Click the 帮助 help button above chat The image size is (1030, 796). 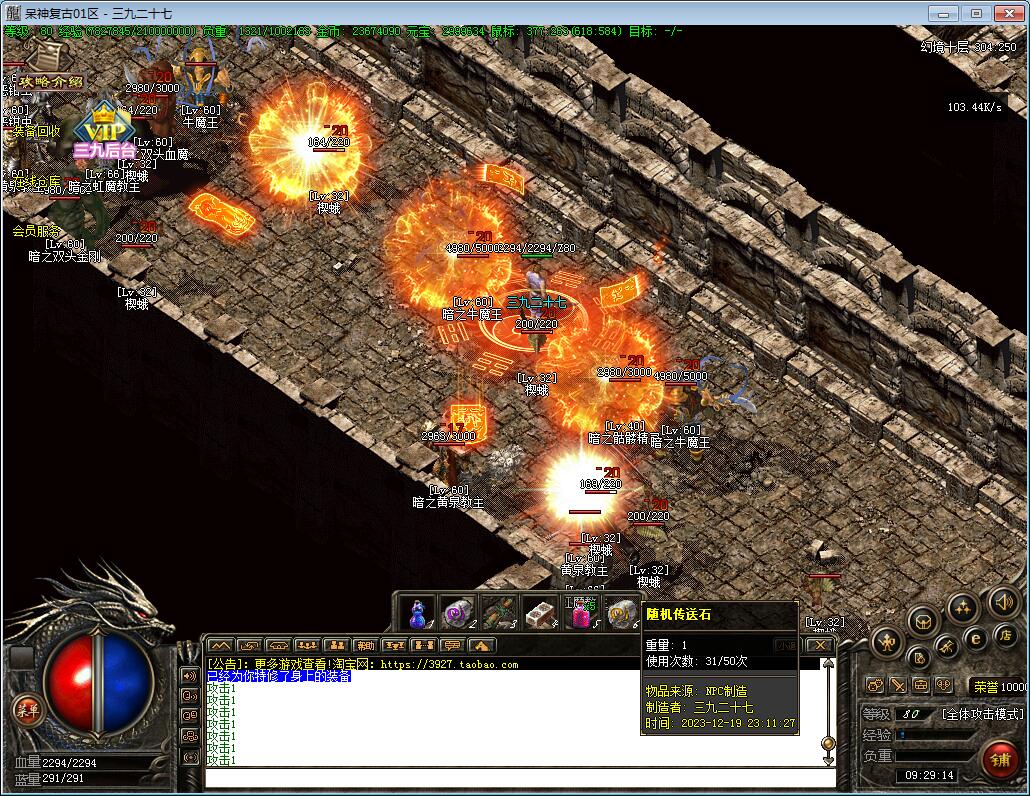click(366, 646)
